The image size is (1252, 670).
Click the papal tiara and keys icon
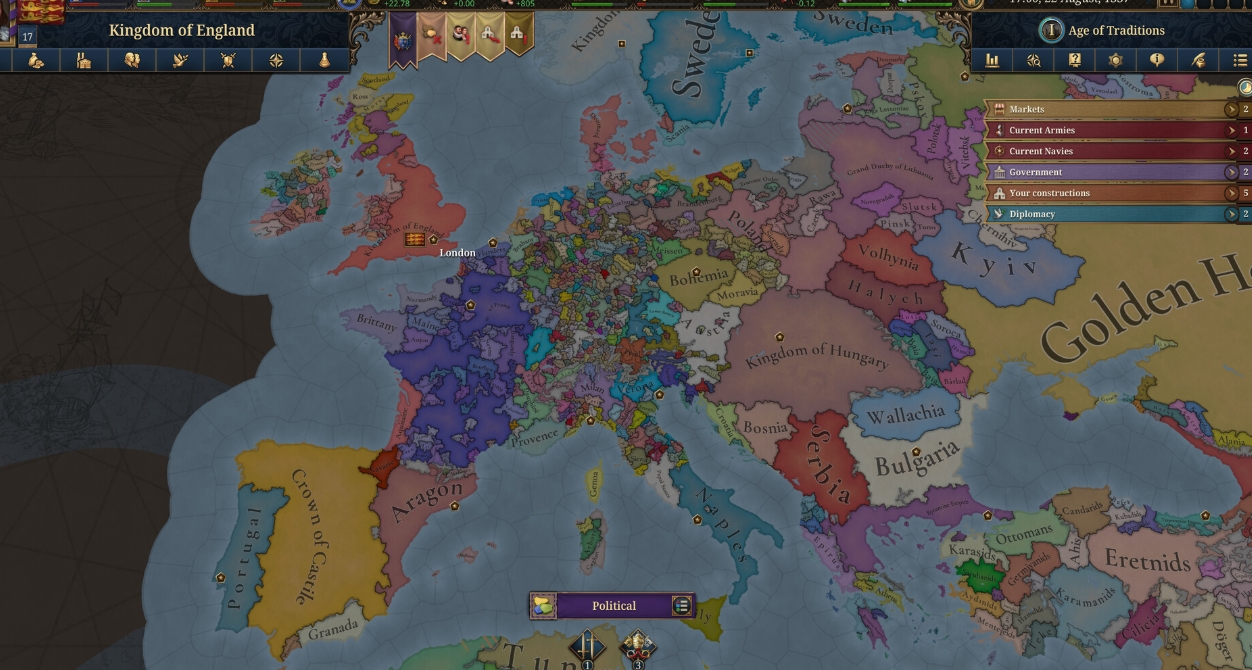point(638,647)
